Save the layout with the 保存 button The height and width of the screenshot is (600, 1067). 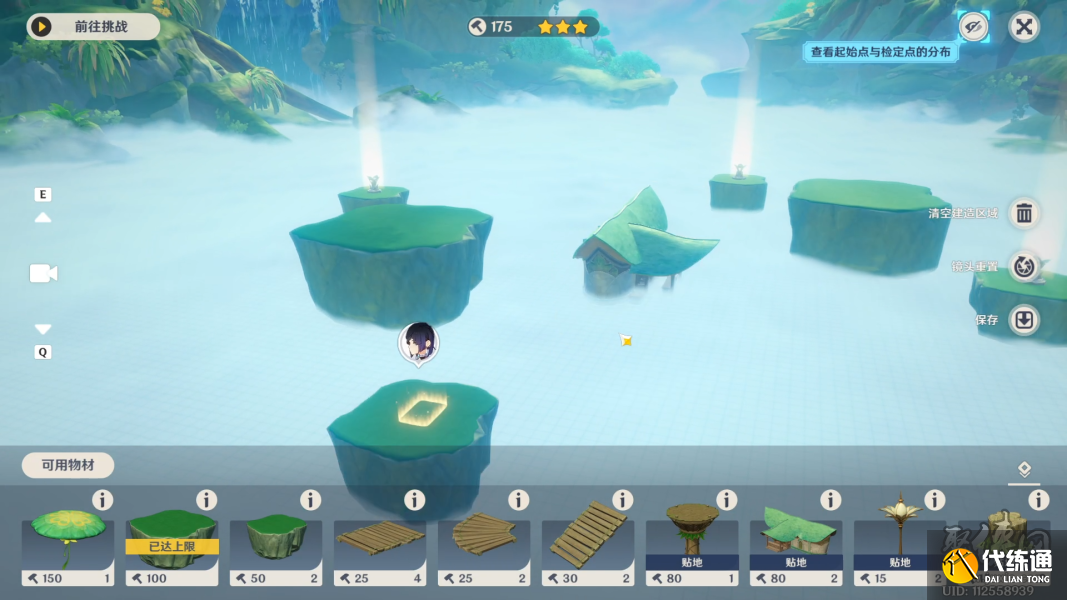tap(1024, 320)
